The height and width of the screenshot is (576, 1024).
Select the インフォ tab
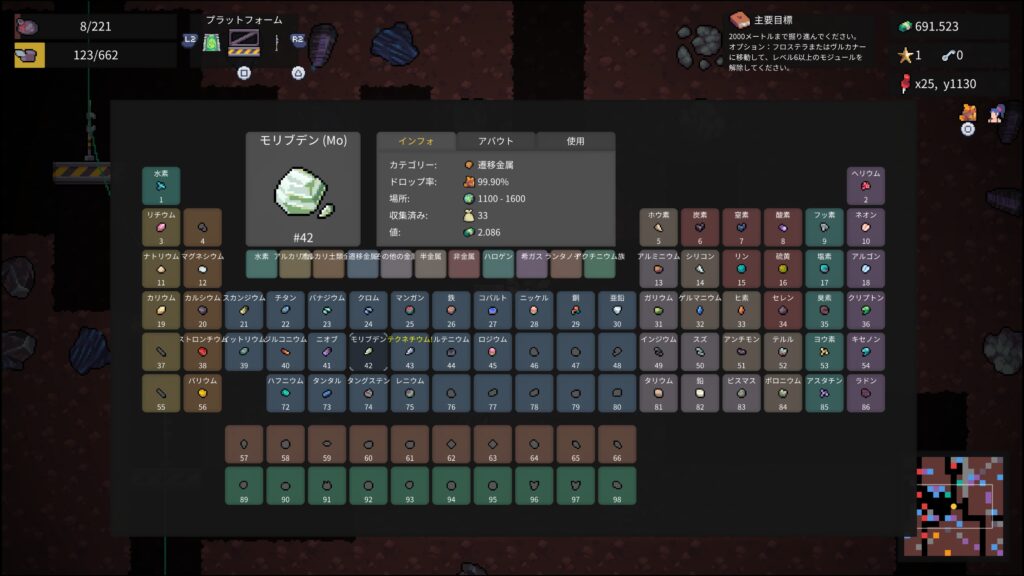(x=415, y=141)
